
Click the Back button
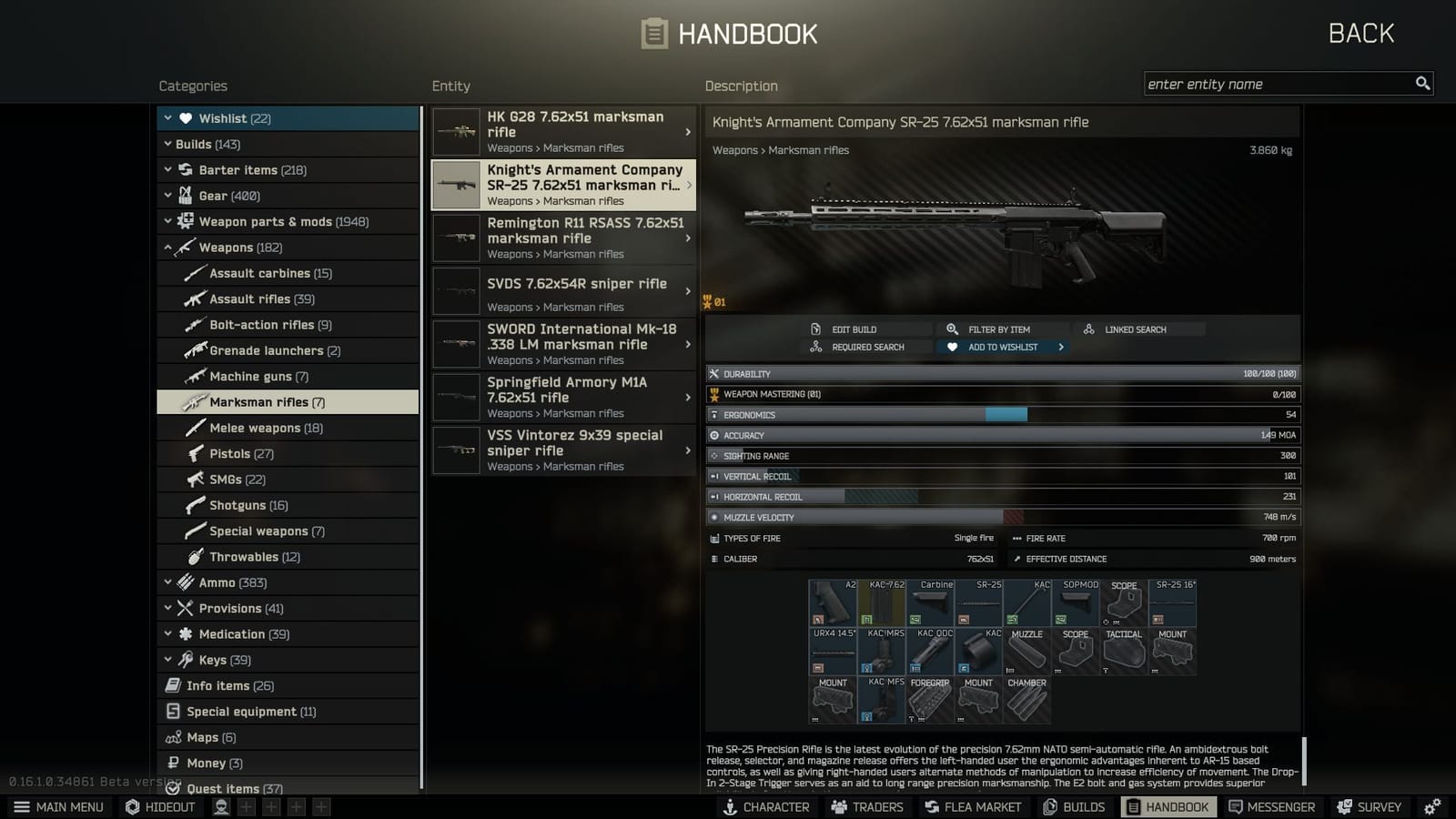(x=1361, y=33)
